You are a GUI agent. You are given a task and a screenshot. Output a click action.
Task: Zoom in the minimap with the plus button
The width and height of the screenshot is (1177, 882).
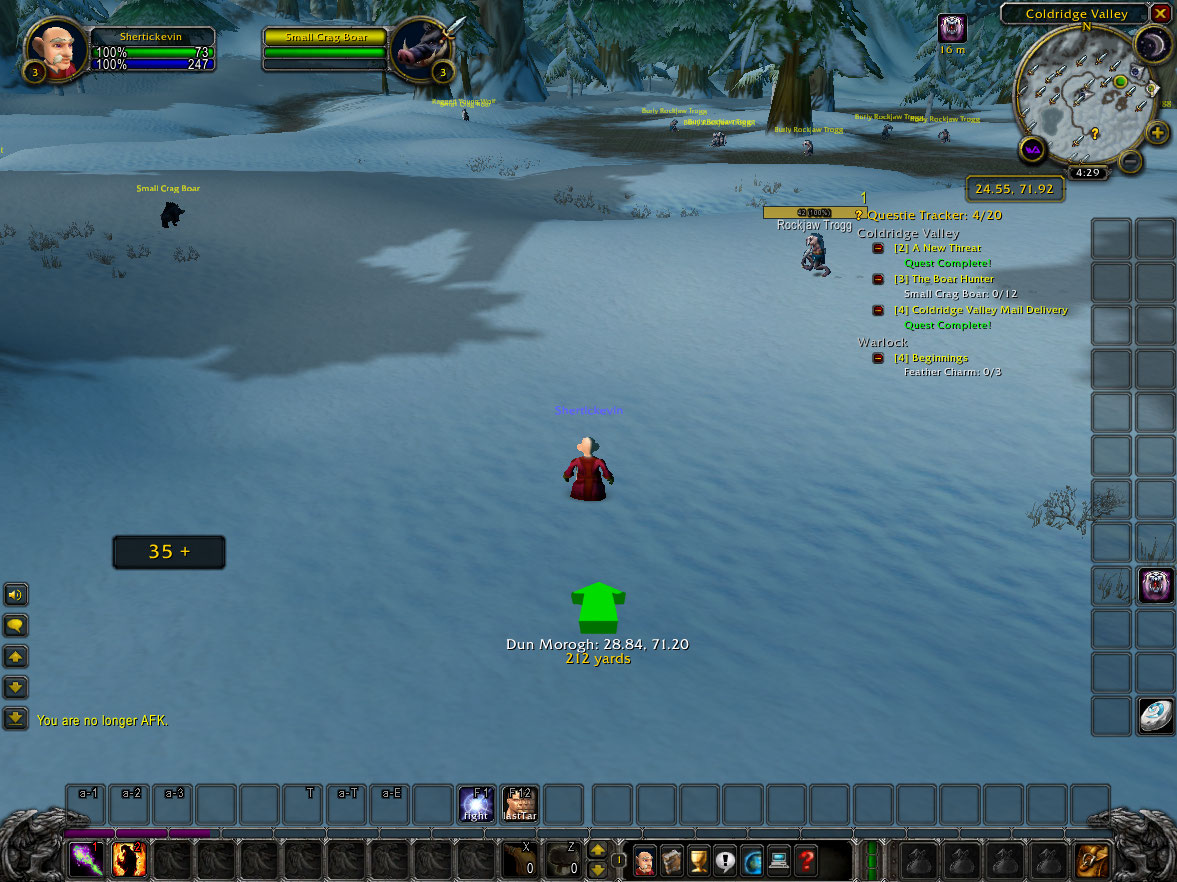coord(1157,133)
